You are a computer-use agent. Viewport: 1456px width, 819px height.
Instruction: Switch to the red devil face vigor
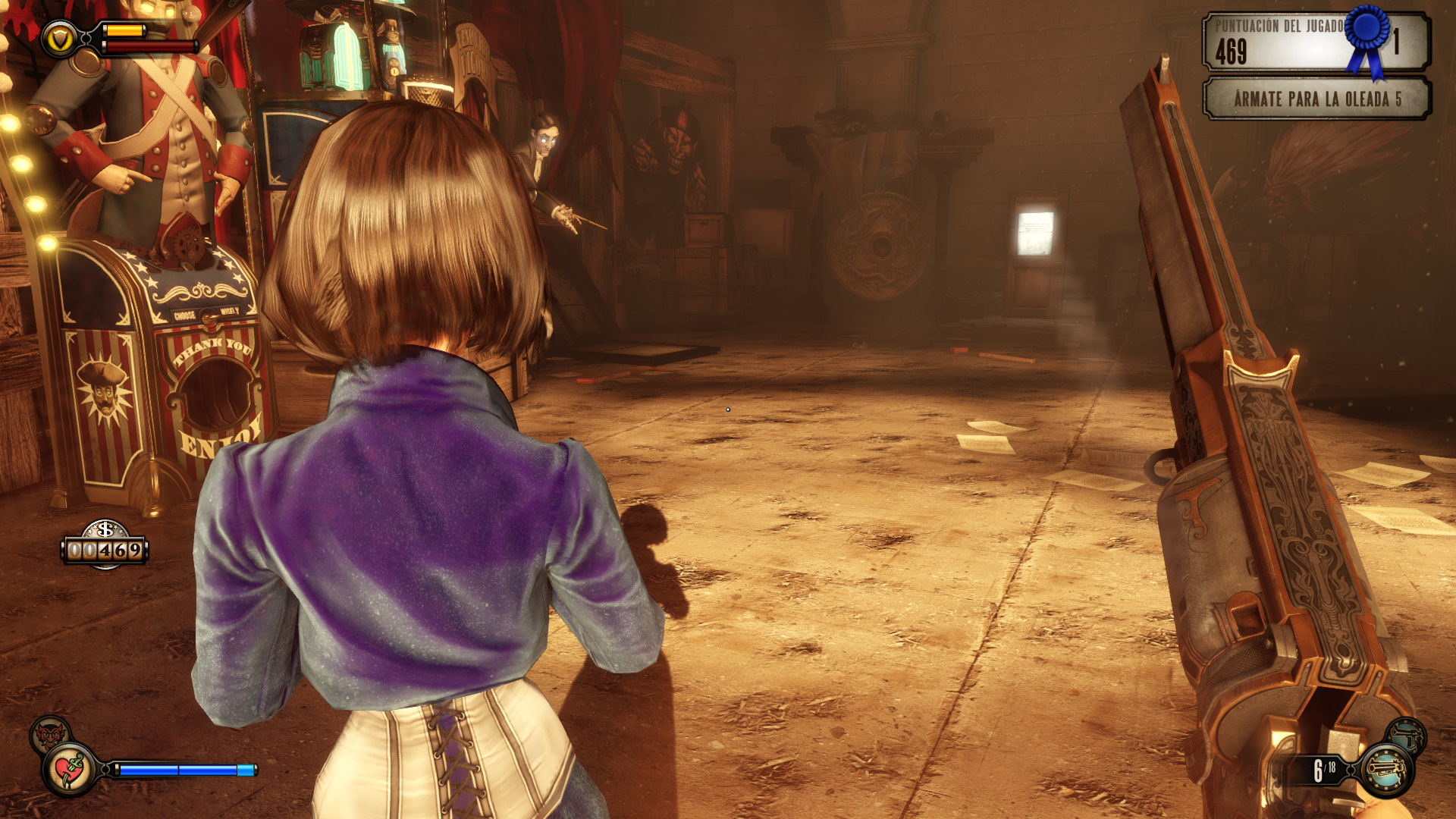click(50, 733)
